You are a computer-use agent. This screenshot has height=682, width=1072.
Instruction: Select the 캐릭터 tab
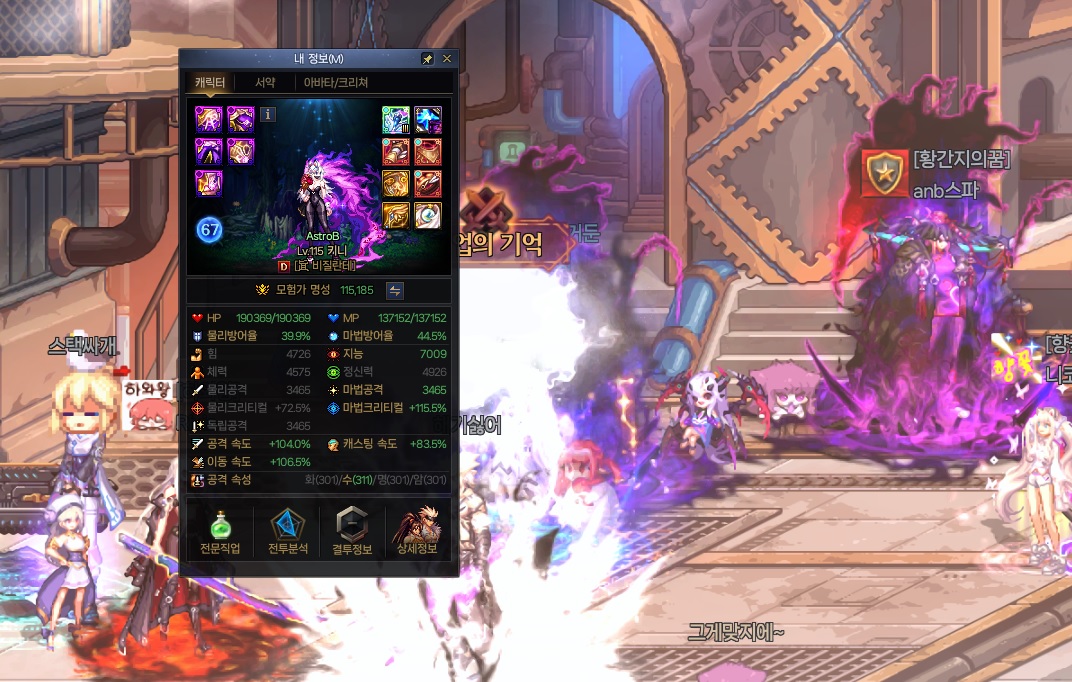210,83
